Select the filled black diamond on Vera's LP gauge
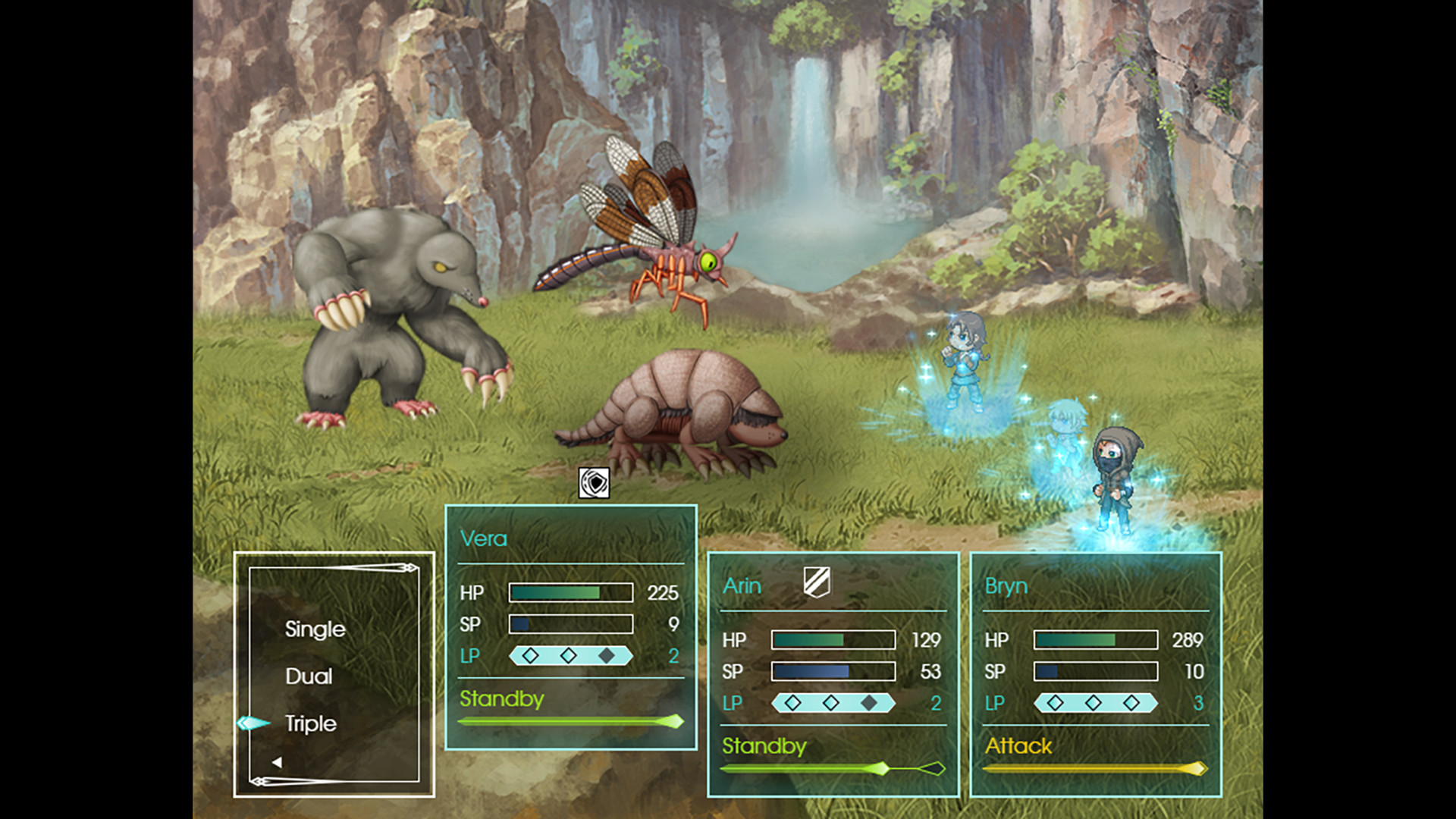This screenshot has height=819, width=1456. click(607, 655)
